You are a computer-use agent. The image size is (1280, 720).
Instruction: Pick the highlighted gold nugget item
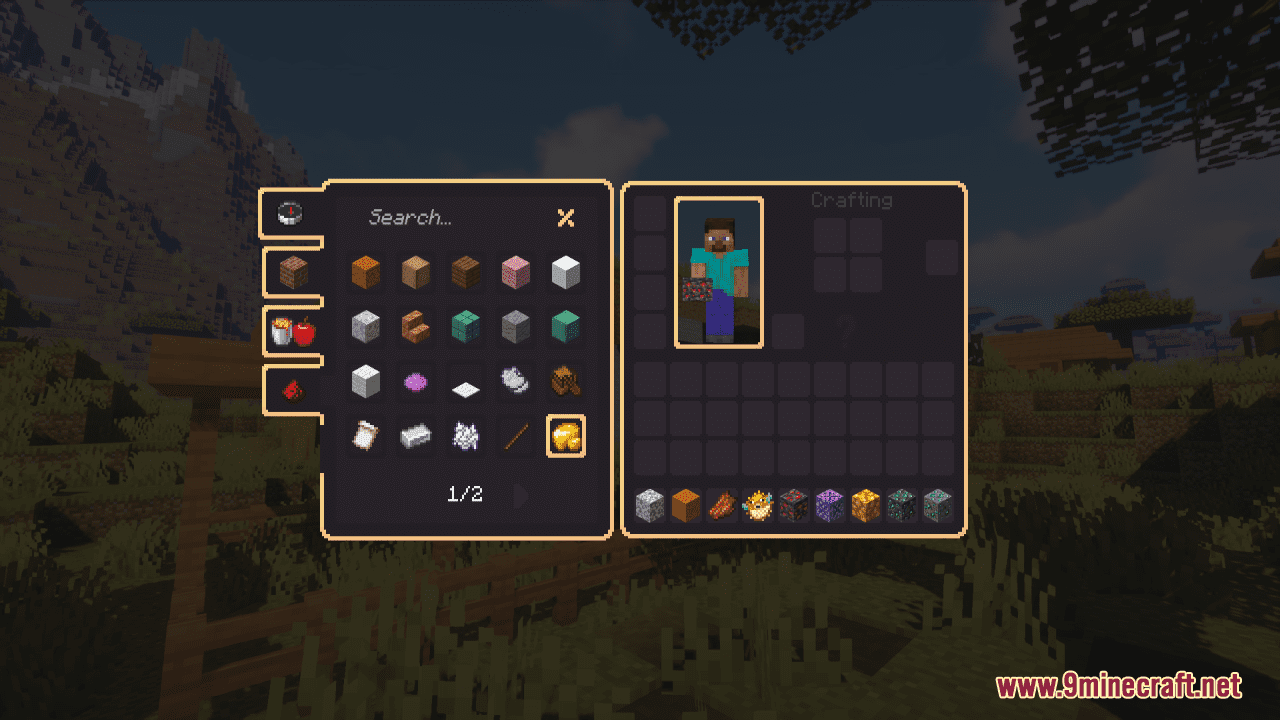click(x=566, y=435)
